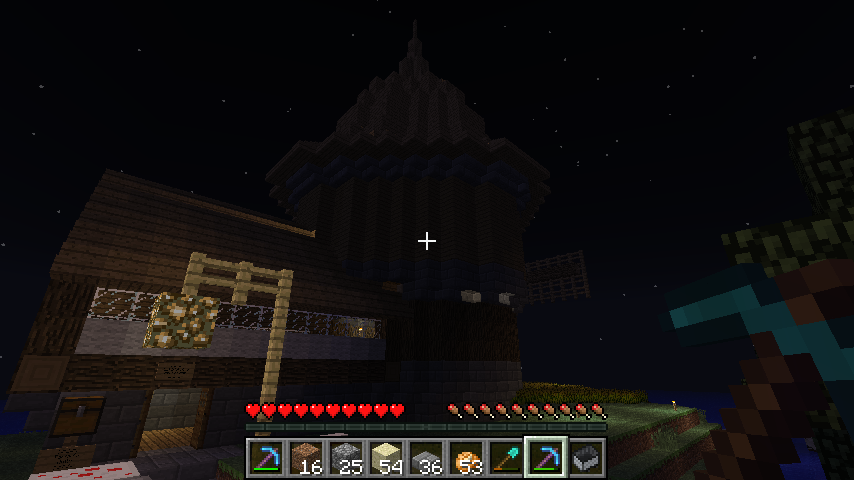
Task: Select the minecart in the last hotbar slot
Action: 586,458
